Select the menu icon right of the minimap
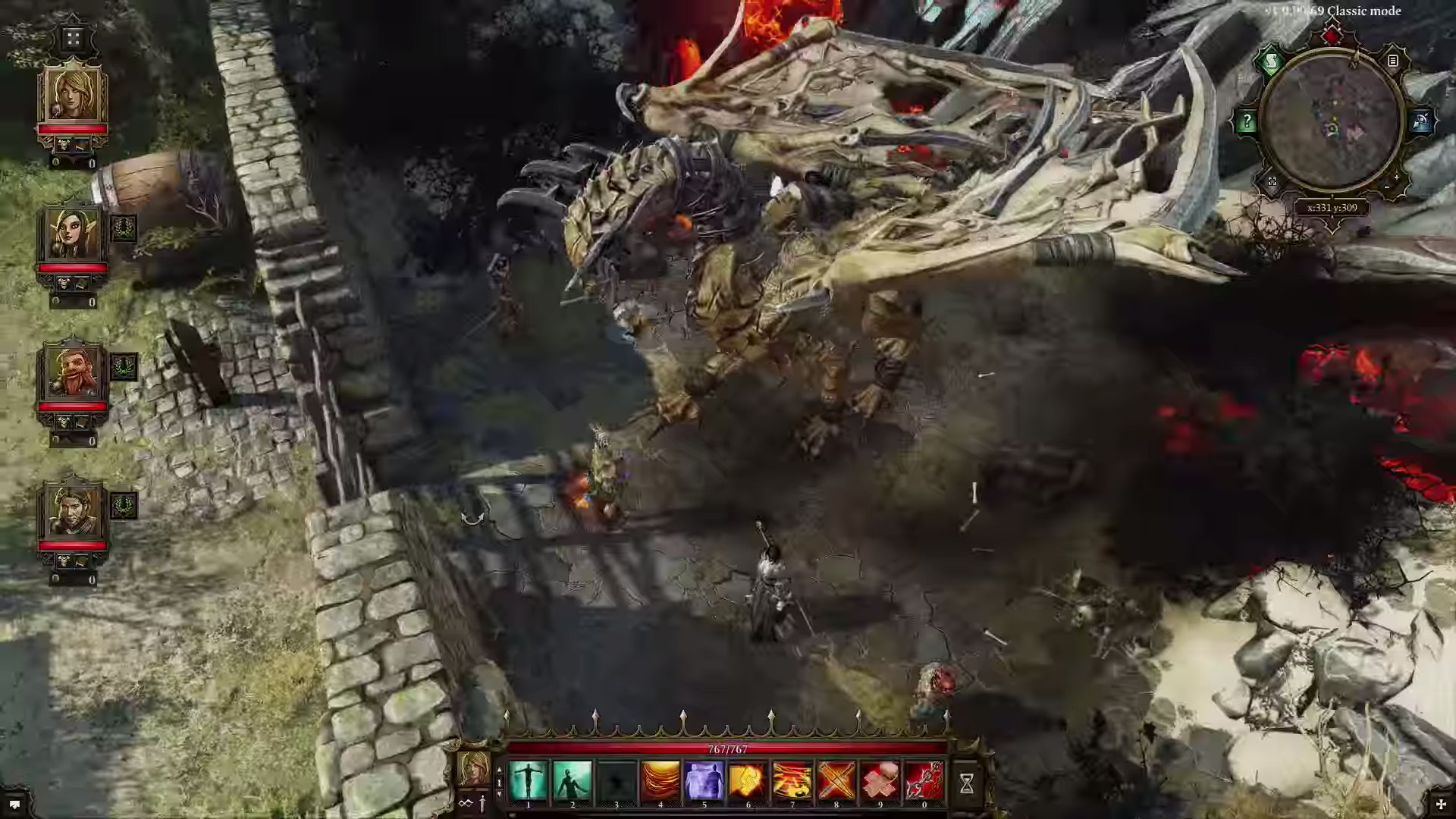Viewport: 1456px width, 819px height. click(1392, 61)
